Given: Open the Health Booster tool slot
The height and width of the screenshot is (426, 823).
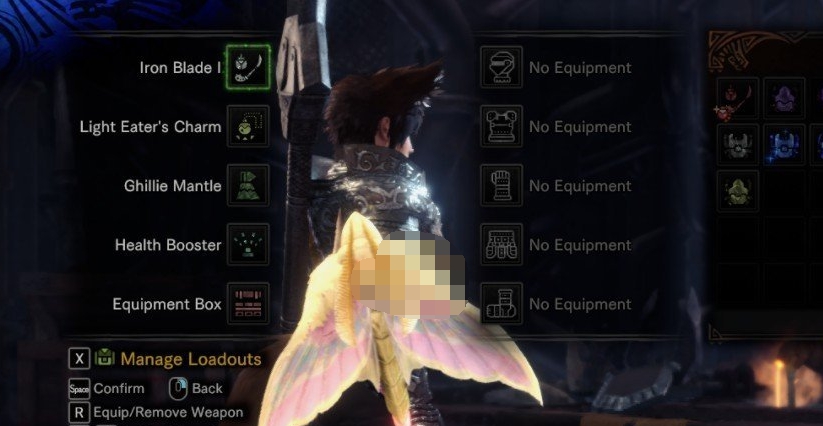Looking at the screenshot, I should pyautogui.click(x=247, y=245).
